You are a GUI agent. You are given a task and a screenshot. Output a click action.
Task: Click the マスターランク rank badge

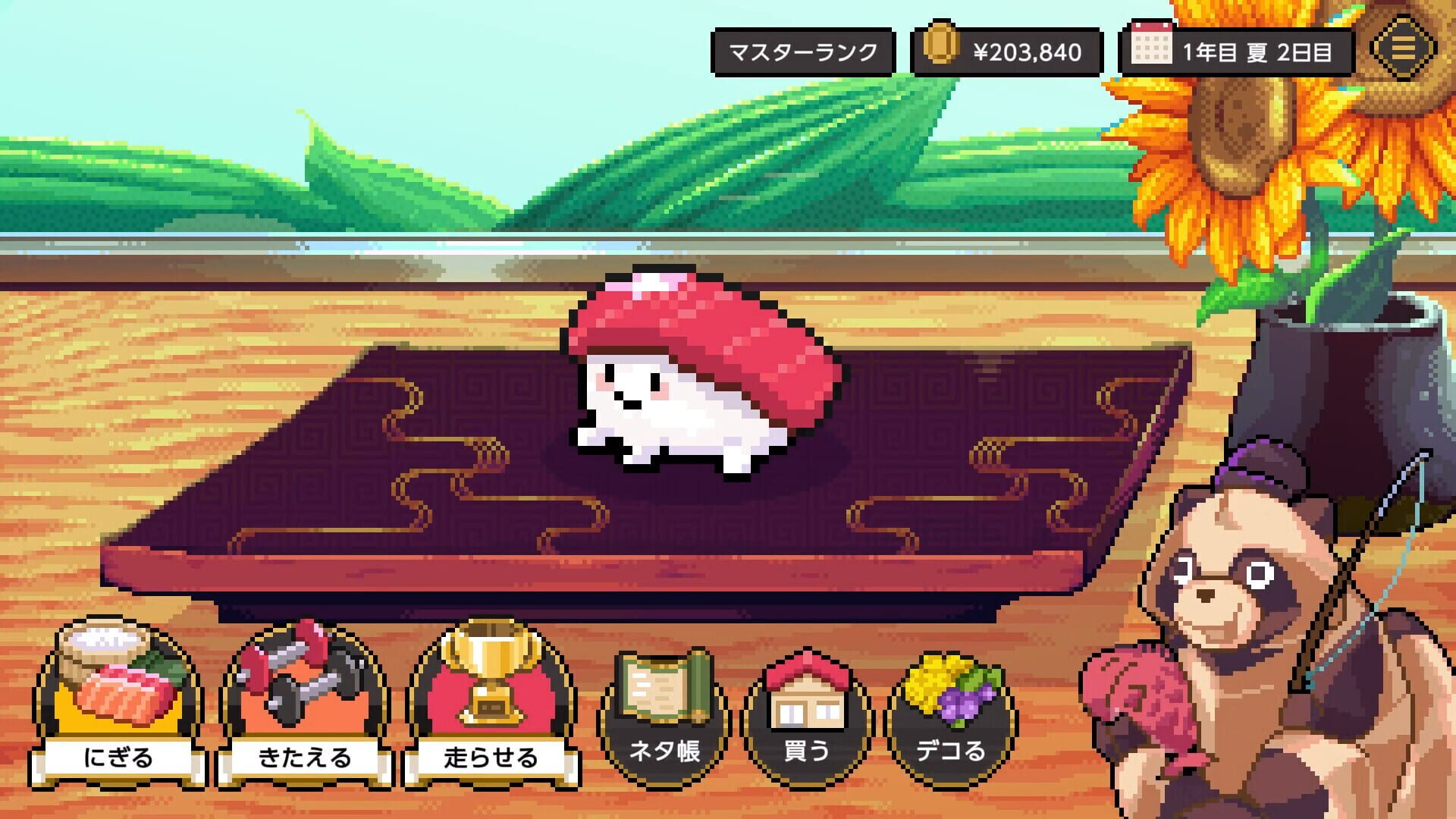coord(804,52)
